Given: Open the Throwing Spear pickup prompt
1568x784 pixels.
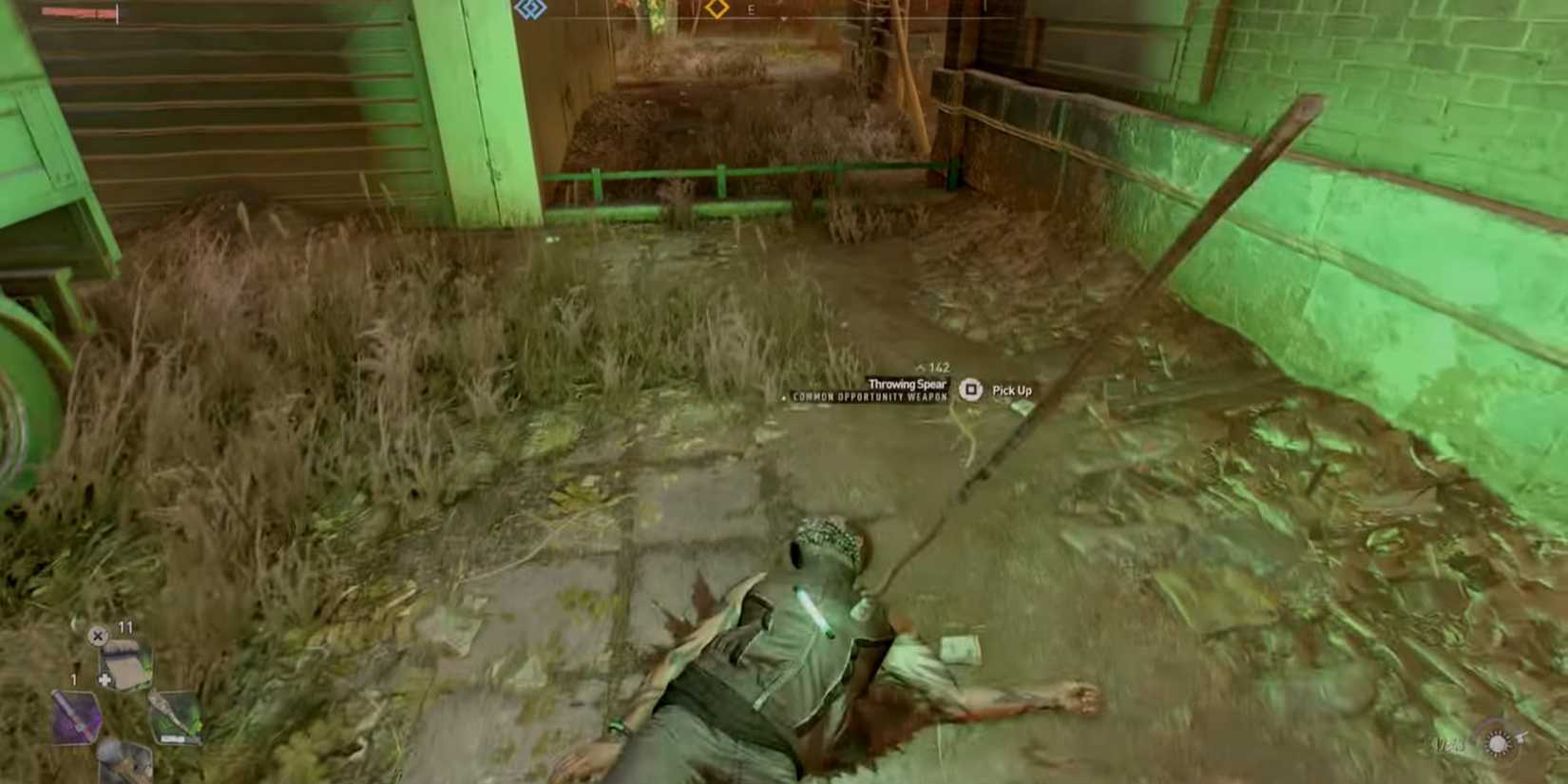Looking at the screenshot, I should 908,385.
